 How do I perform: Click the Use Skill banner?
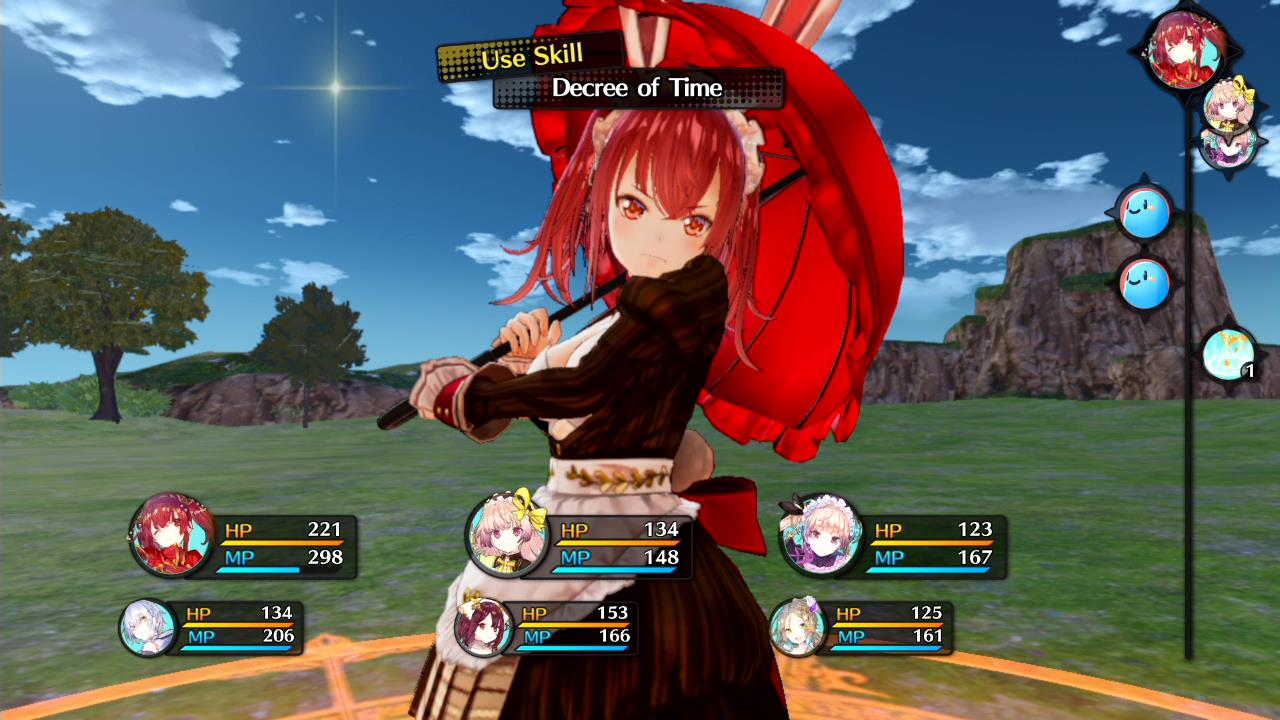coord(531,58)
